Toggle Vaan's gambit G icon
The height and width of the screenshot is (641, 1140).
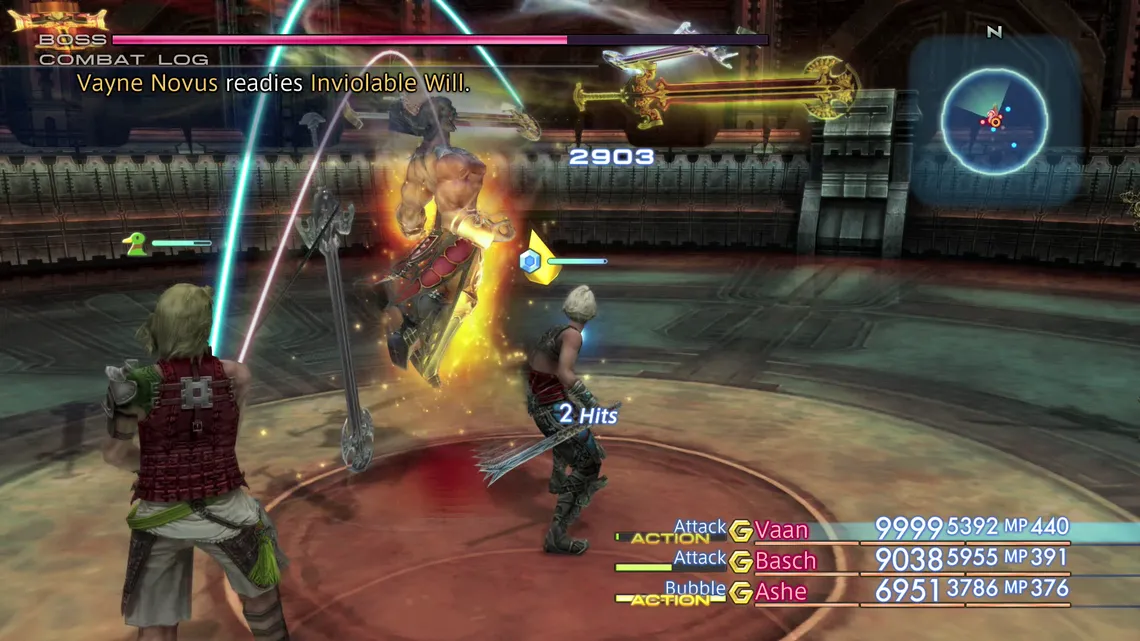741,531
